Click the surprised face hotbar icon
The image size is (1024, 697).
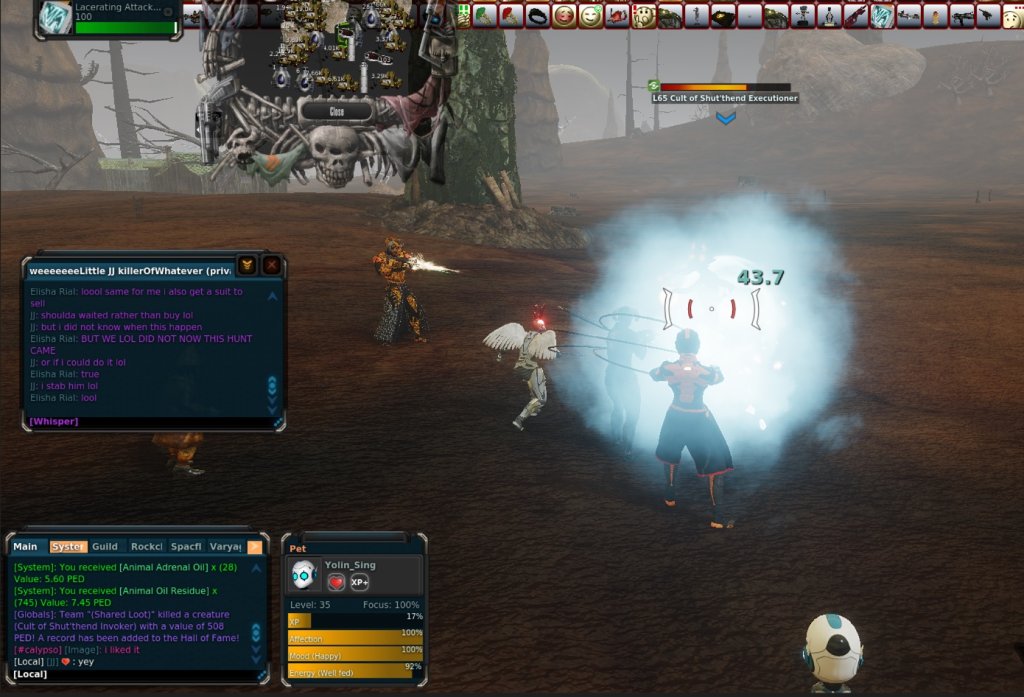click(x=644, y=16)
